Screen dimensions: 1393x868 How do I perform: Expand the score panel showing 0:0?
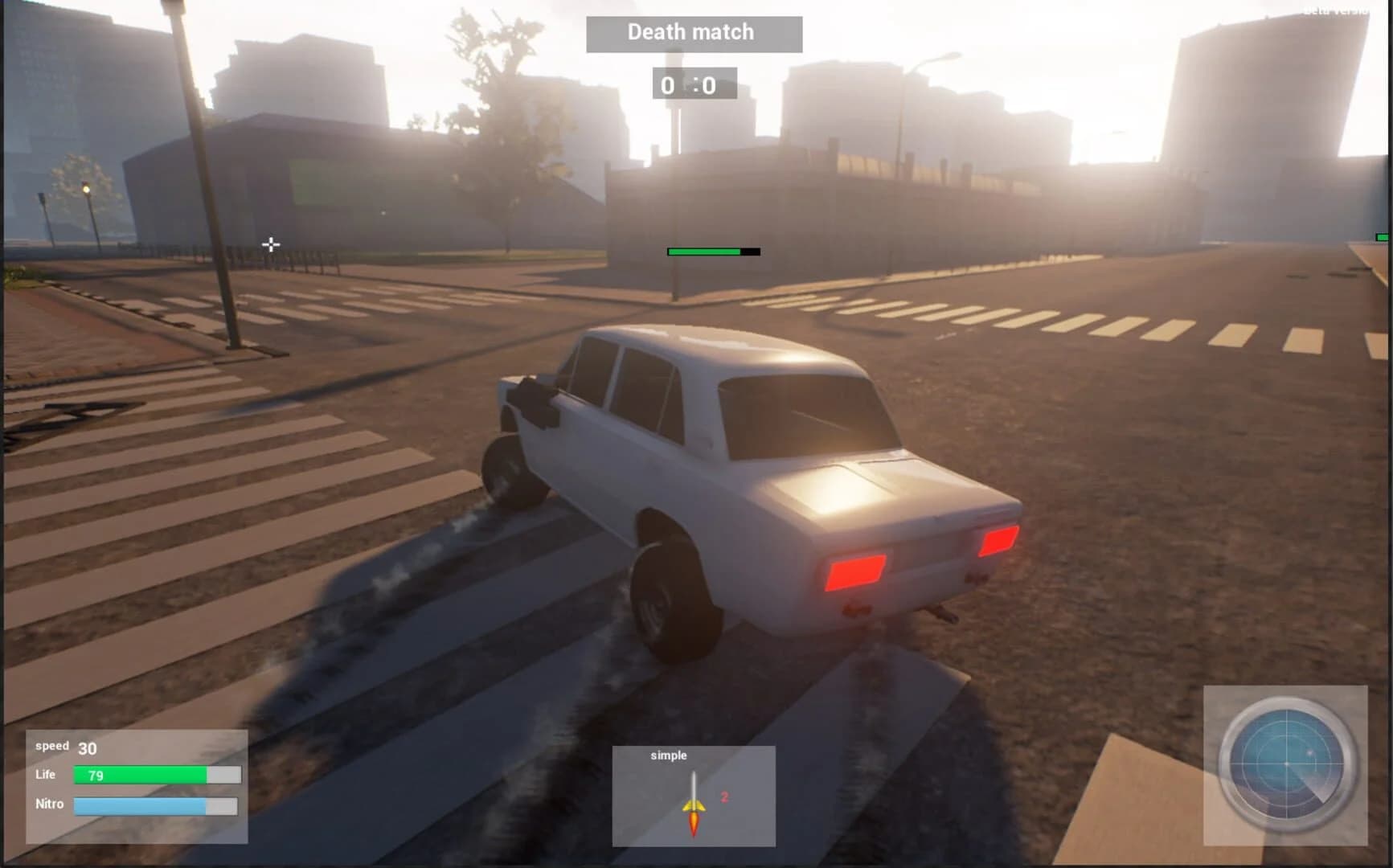pyautogui.click(x=693, y=84)
